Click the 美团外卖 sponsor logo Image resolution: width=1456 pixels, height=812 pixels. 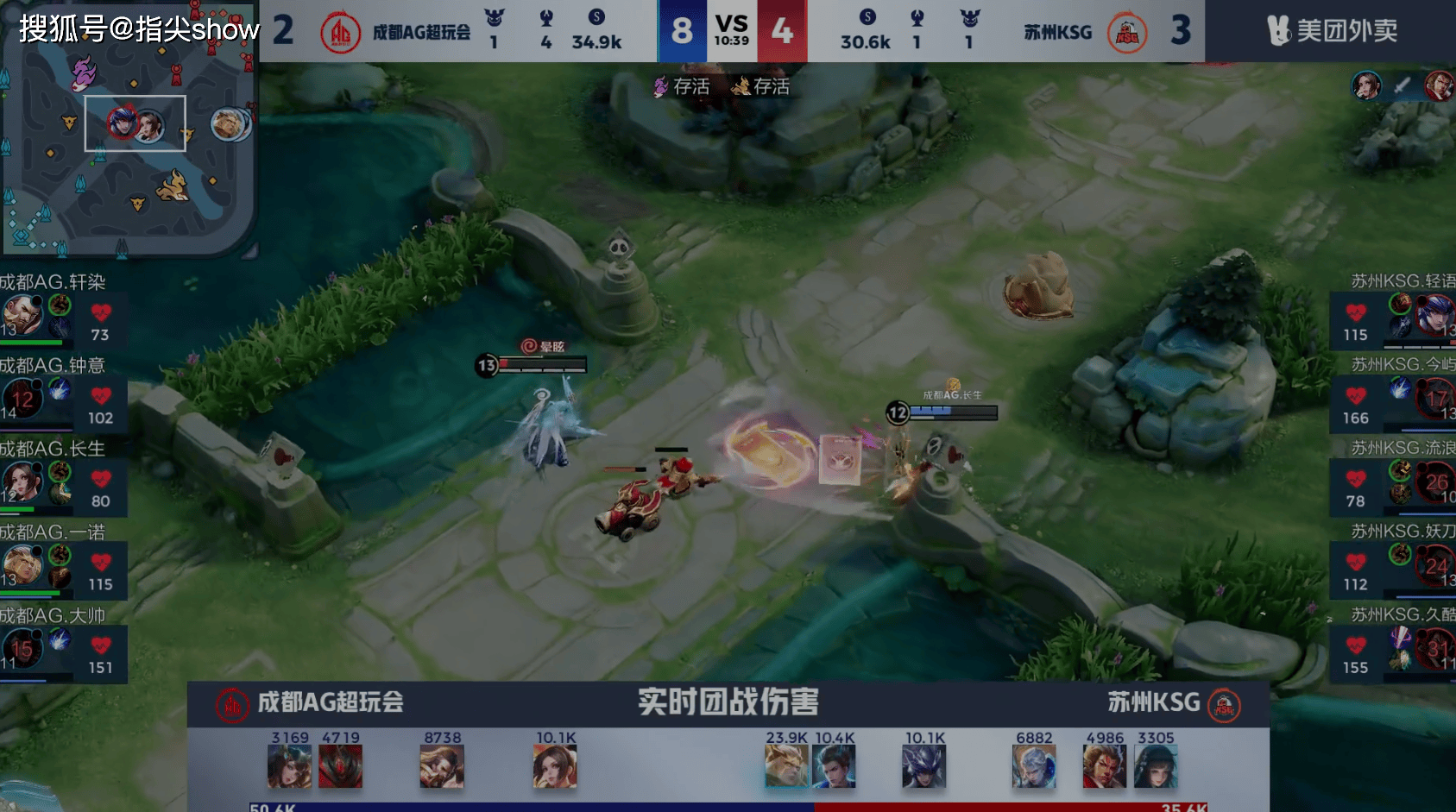tap(1332, 31)
